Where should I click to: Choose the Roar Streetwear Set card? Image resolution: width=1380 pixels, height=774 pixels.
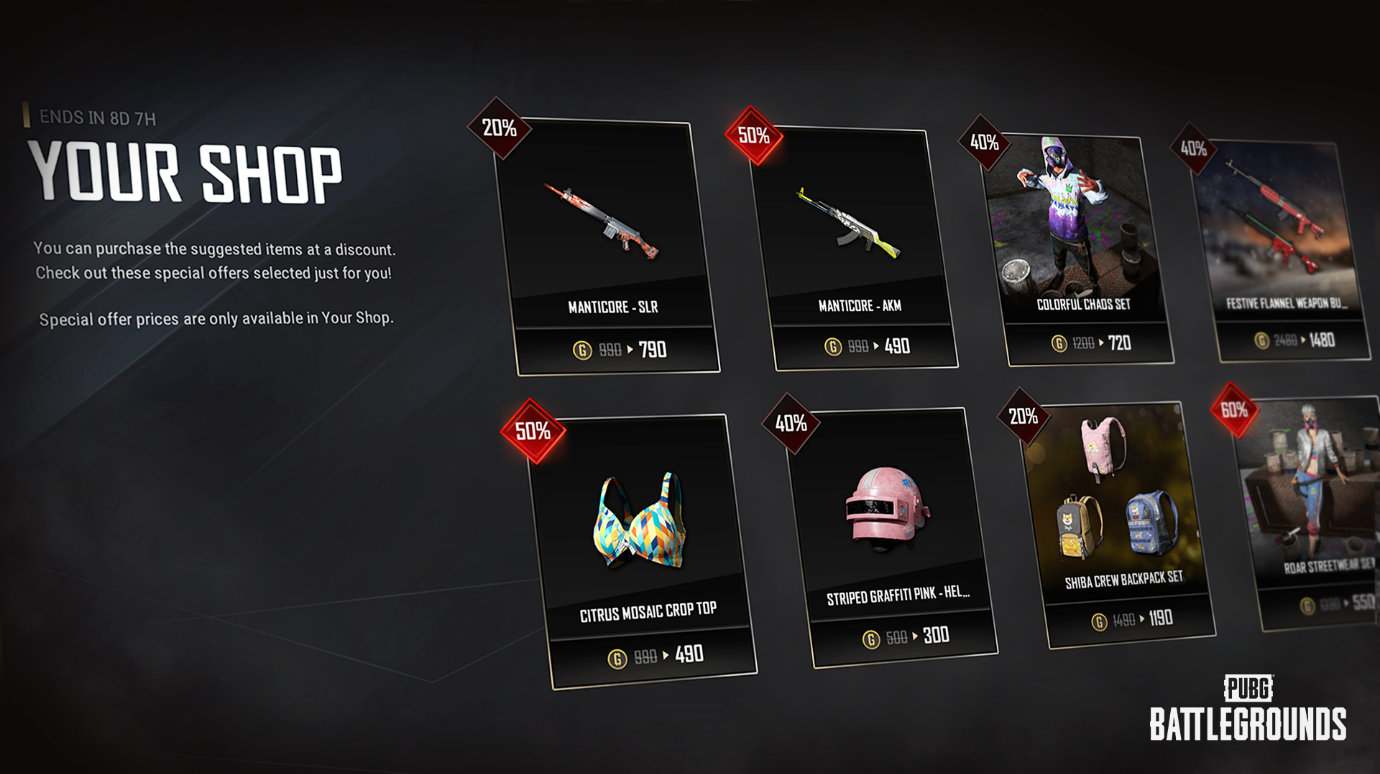1310,510
